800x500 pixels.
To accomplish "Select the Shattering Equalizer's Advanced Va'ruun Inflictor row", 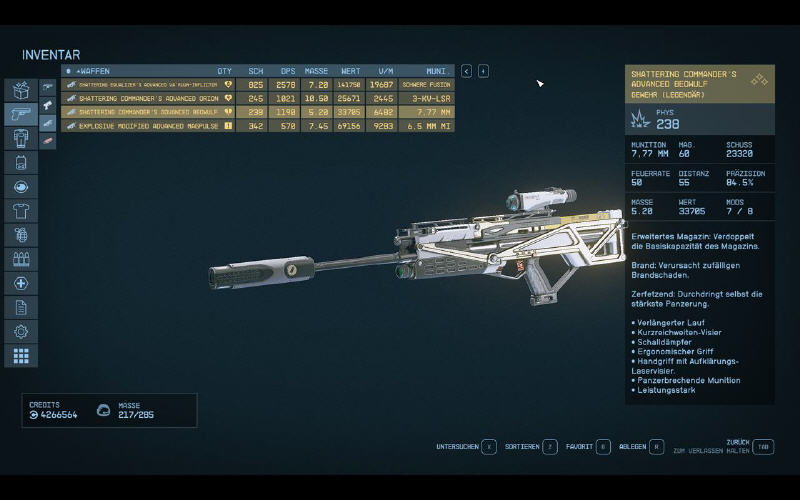I will (x=150, y=85).
